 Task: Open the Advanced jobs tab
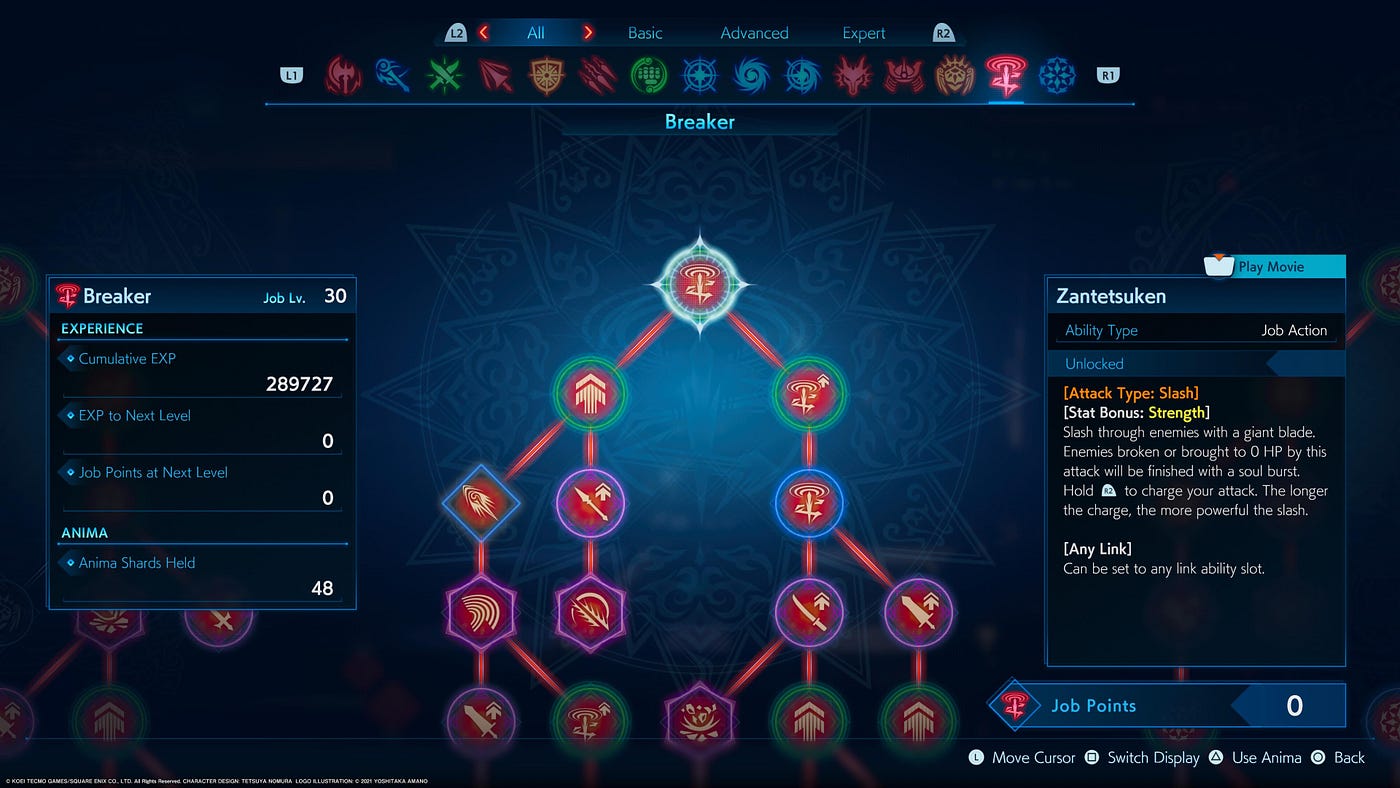754,33
